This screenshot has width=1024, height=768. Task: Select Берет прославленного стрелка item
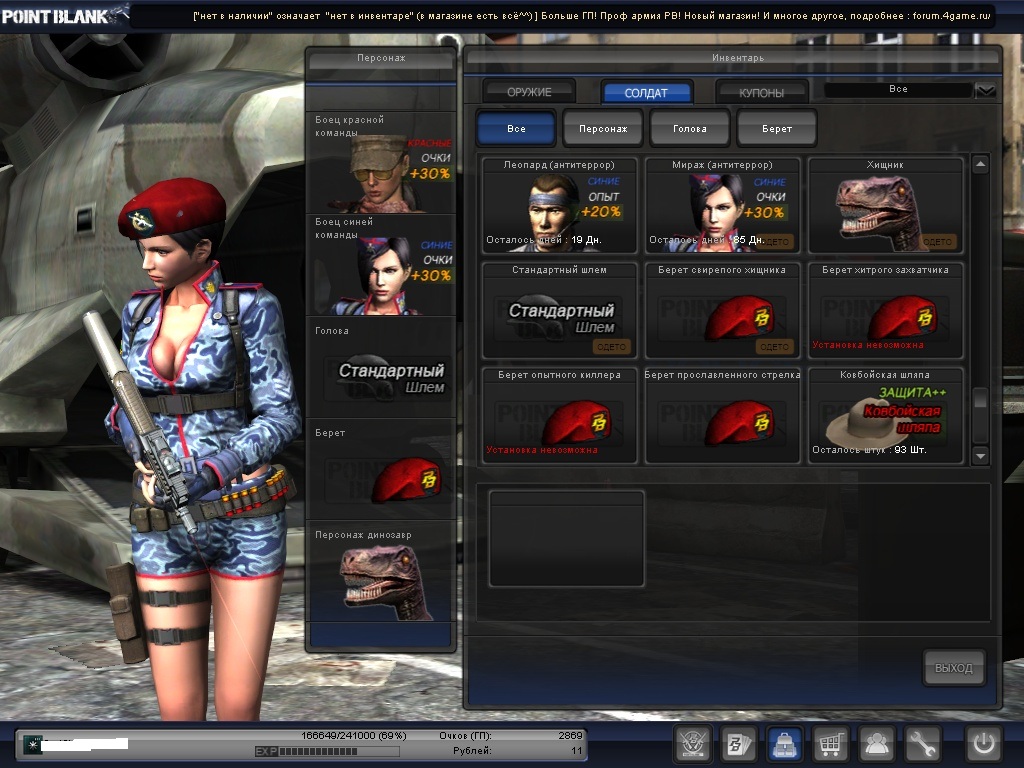click(722, 416)
